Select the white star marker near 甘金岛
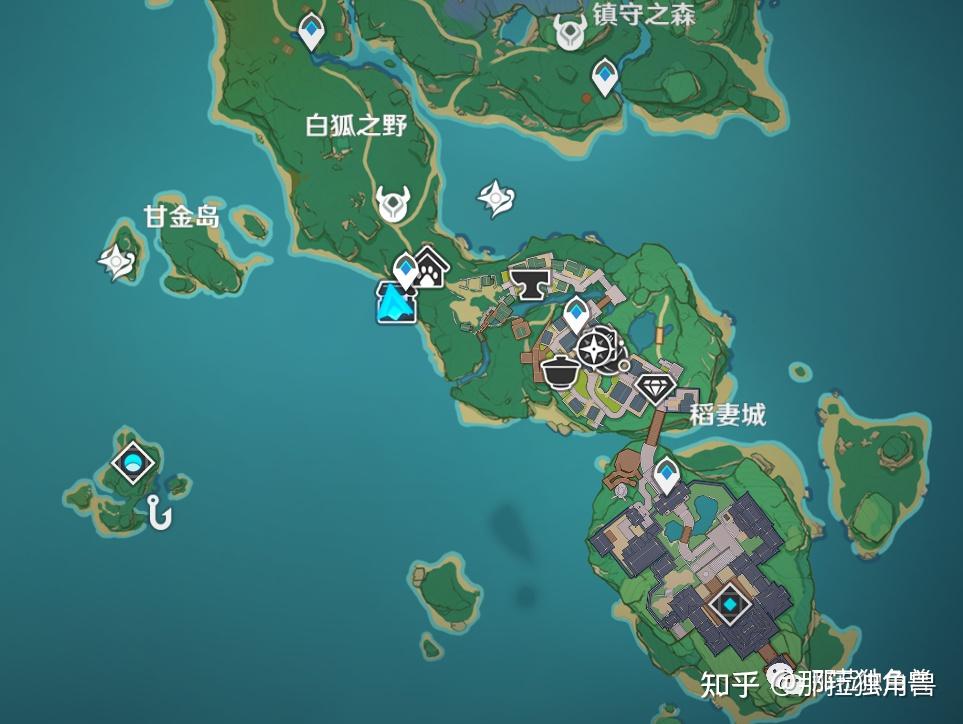963x724 pixels. pos(116,262)
